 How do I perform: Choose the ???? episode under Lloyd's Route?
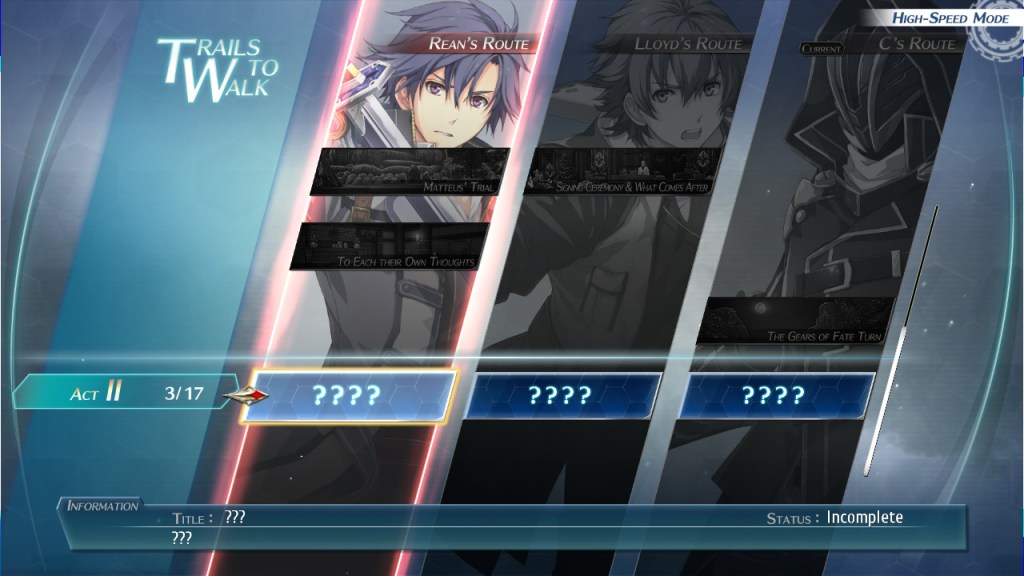coord(562,395)
